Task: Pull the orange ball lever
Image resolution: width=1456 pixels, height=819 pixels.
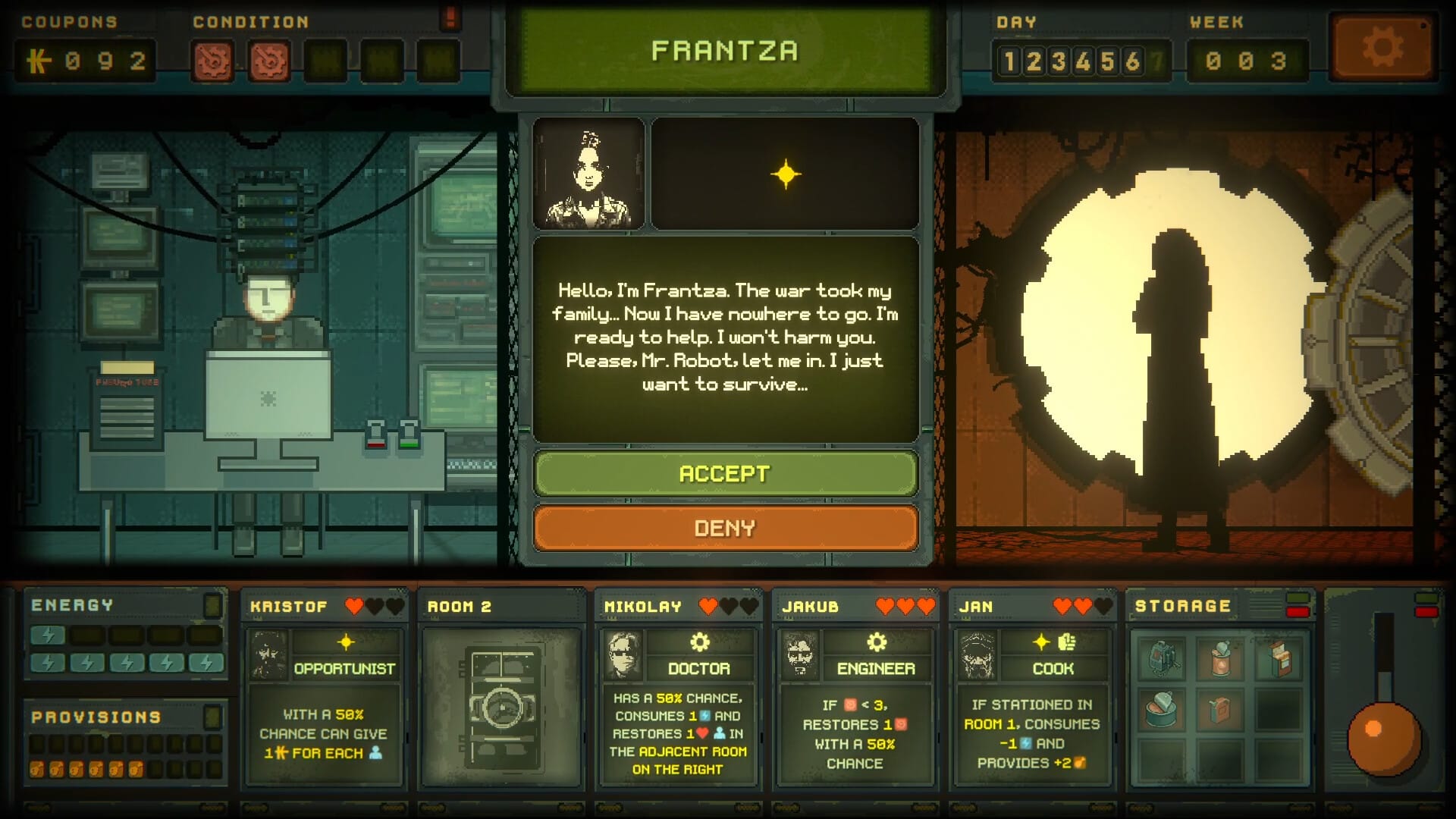Action: click(x=1383, y=737)
